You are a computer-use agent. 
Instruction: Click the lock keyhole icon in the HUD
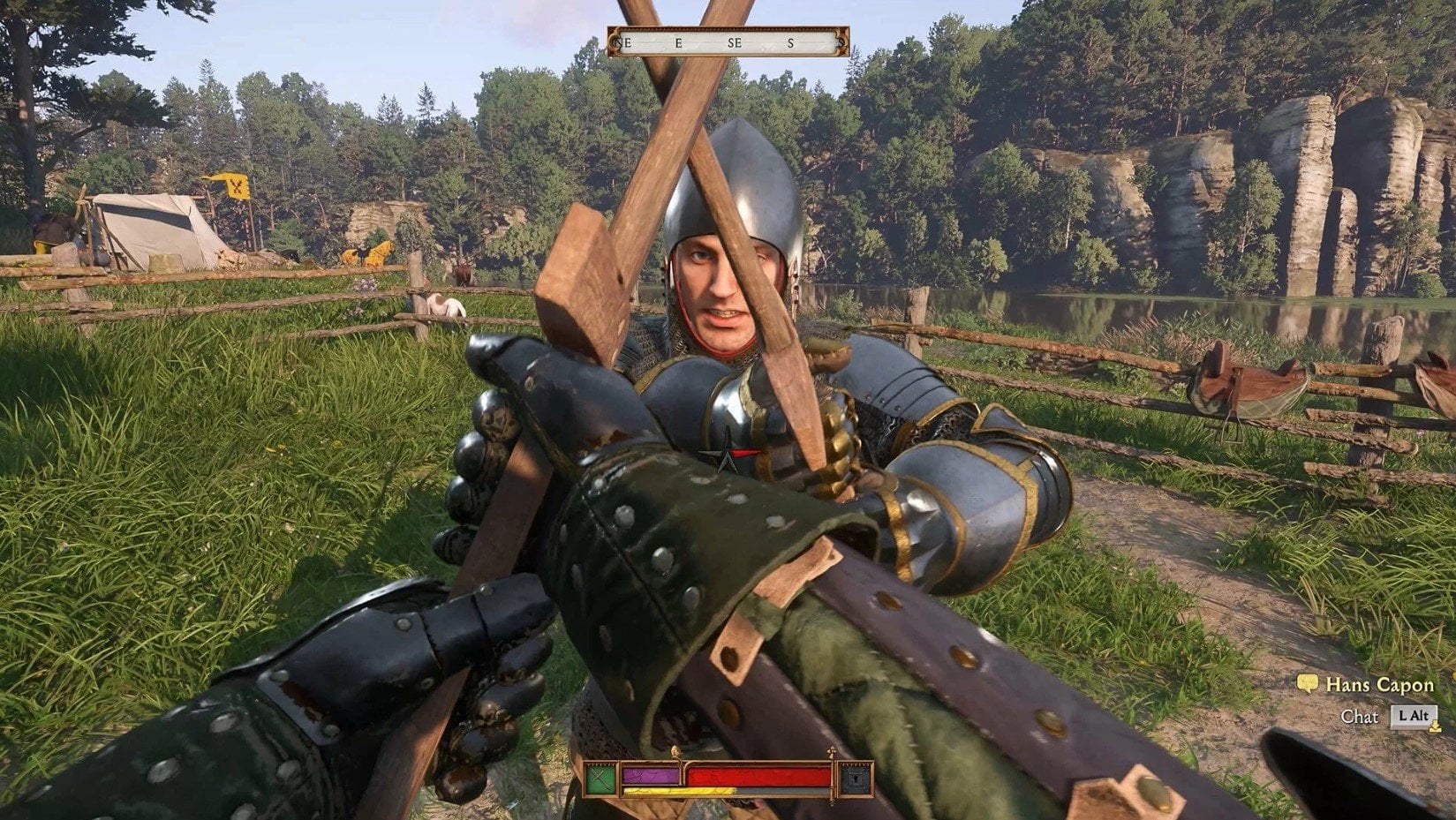tap(856, 777)
